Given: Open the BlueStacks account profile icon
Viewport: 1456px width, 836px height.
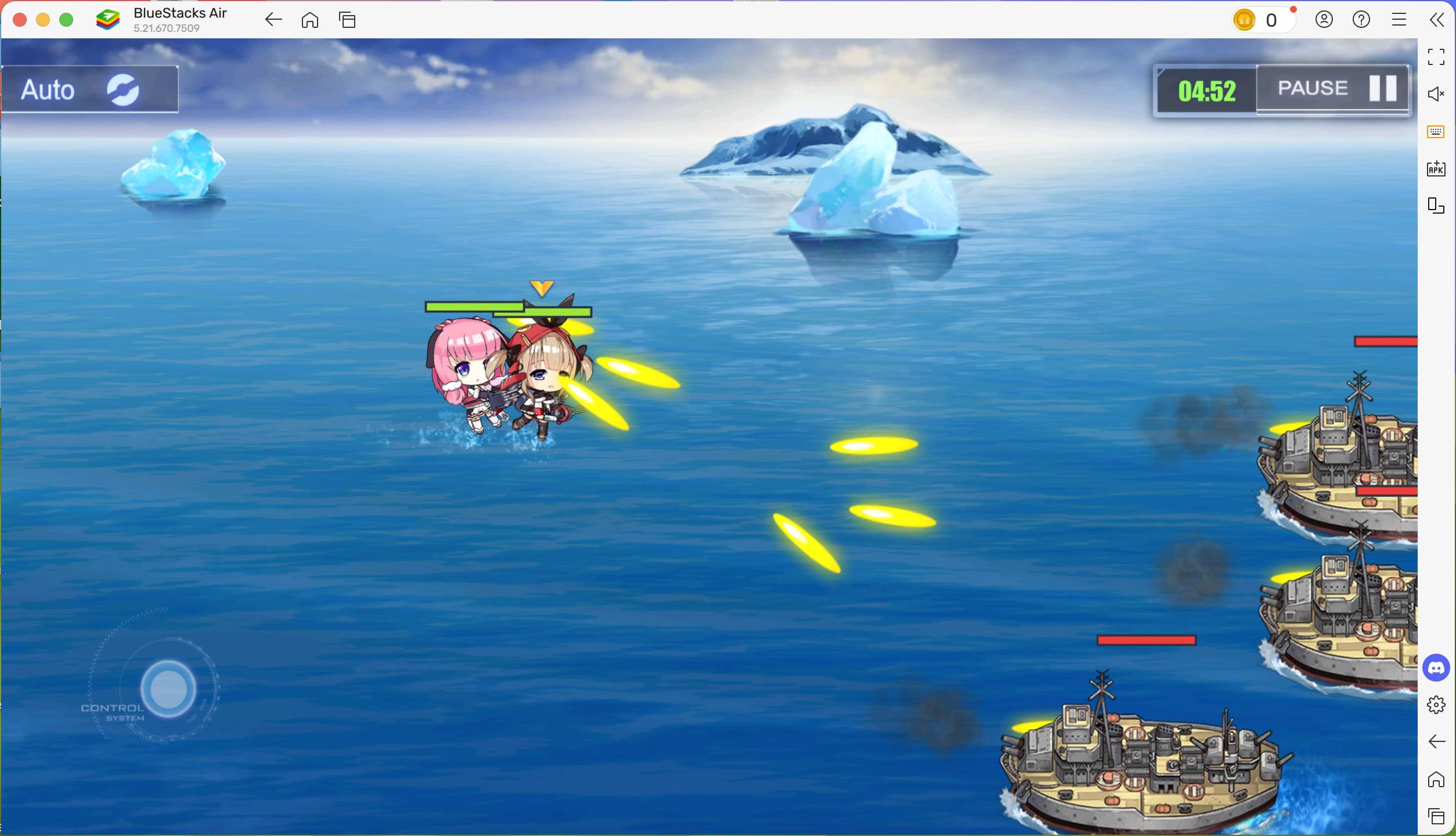Looking at the screenshot, I should (x=1324, y=19).
